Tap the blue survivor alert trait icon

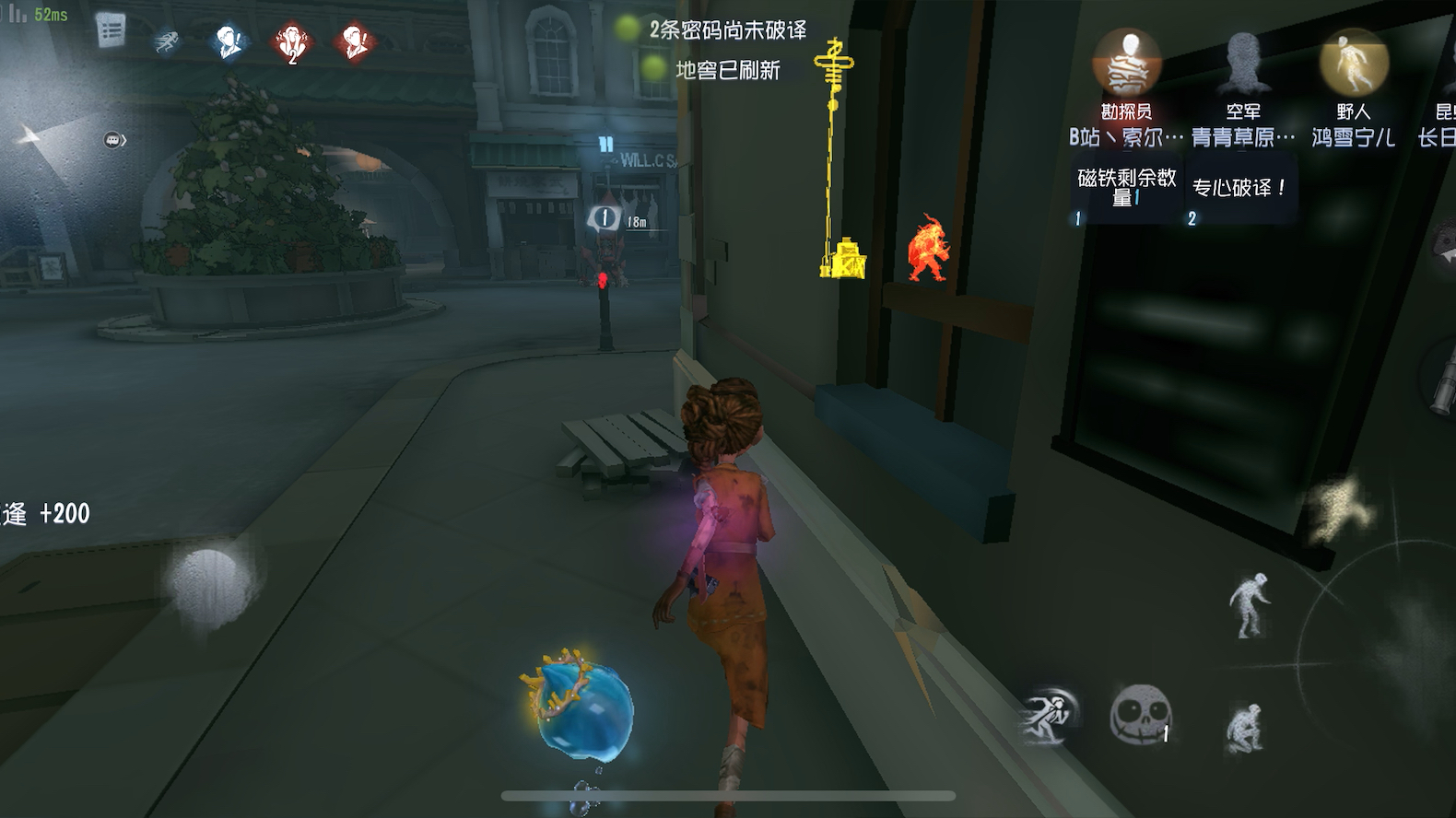click(x=229, y=41)
